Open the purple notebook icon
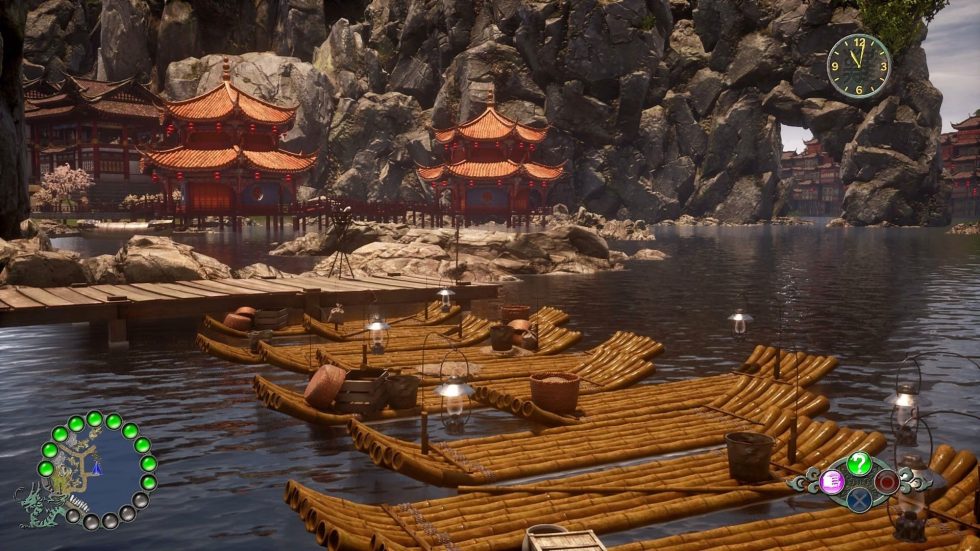Image resolution: width=980 pixels, height=551 pixels. [x=832, y=481]
